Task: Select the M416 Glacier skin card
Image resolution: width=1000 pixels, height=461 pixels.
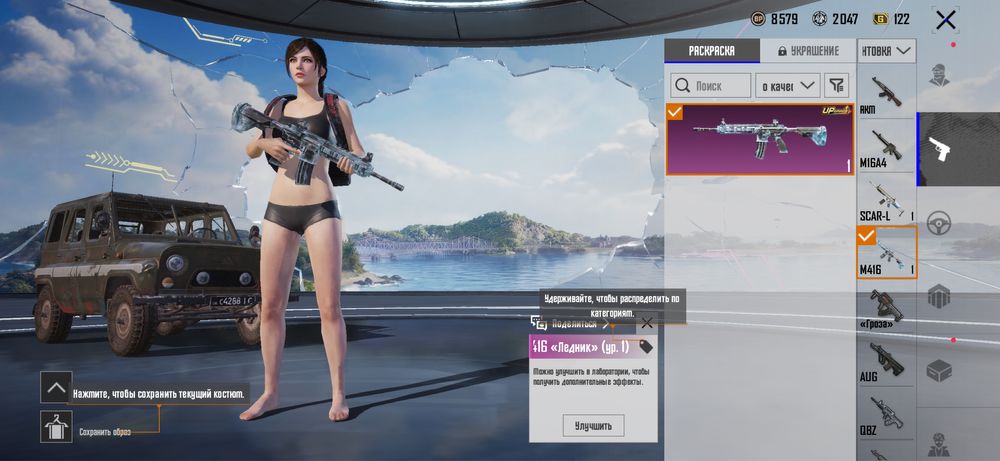Action: click(760, 139)
